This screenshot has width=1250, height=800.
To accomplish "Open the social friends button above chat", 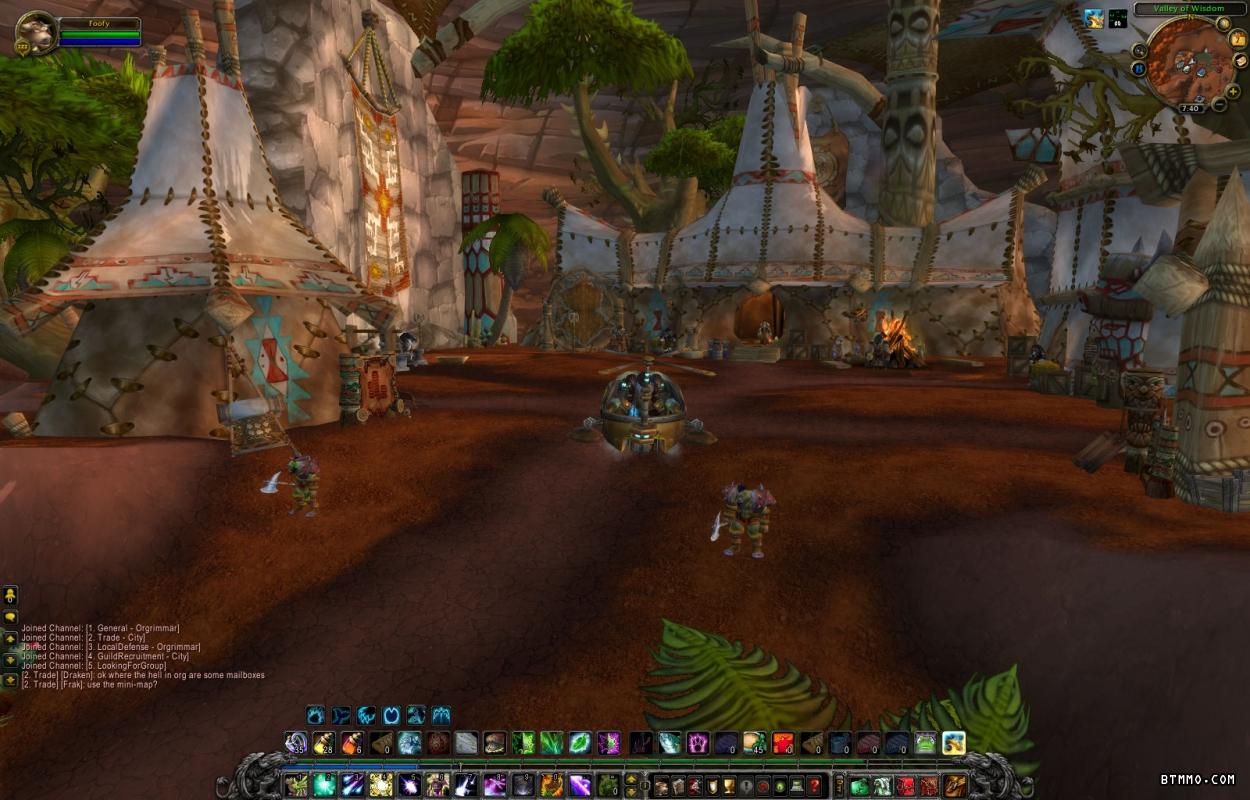I will click(10, 595).
